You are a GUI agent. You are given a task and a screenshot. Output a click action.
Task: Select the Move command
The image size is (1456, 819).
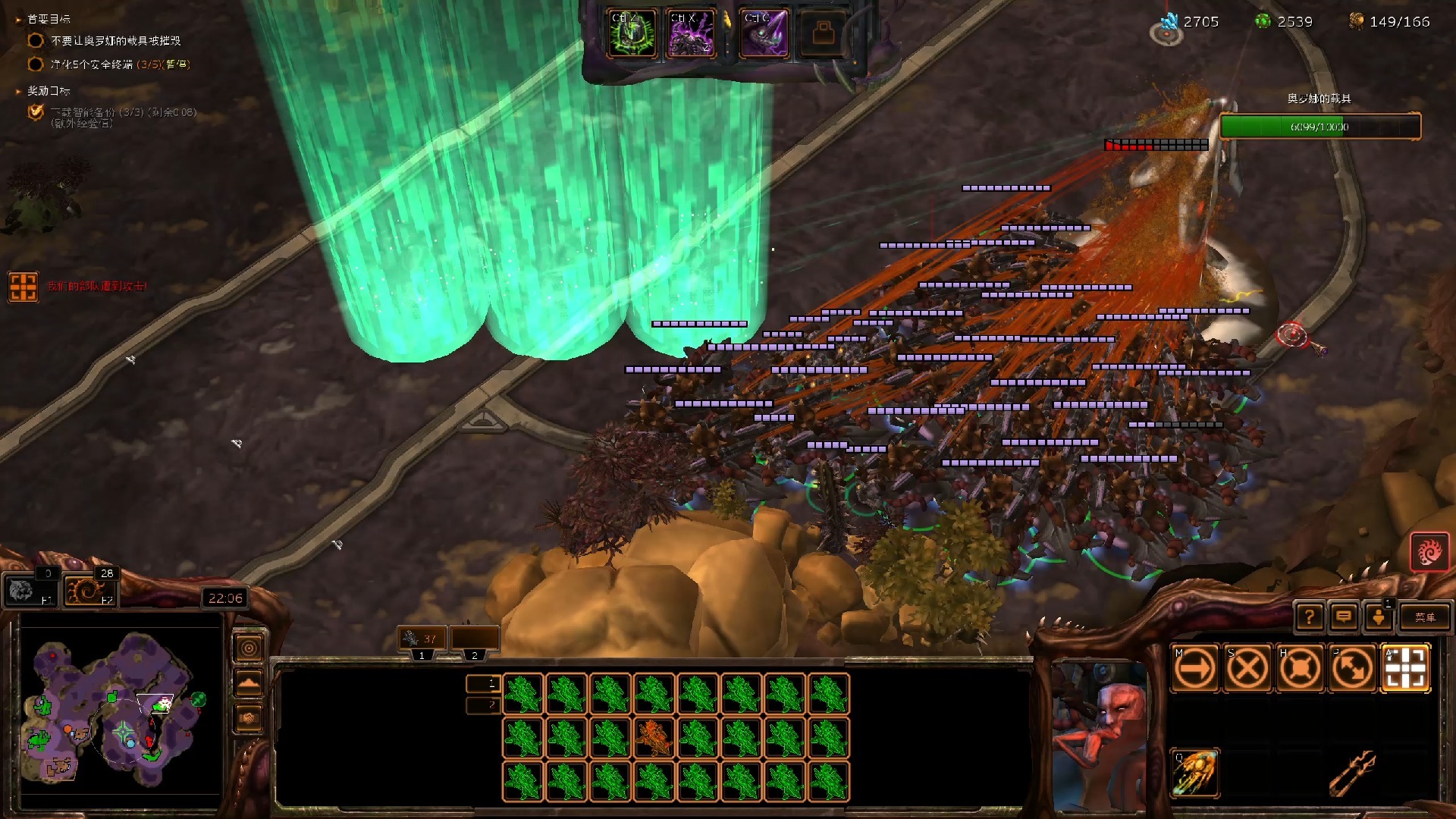click(1195, 669)
